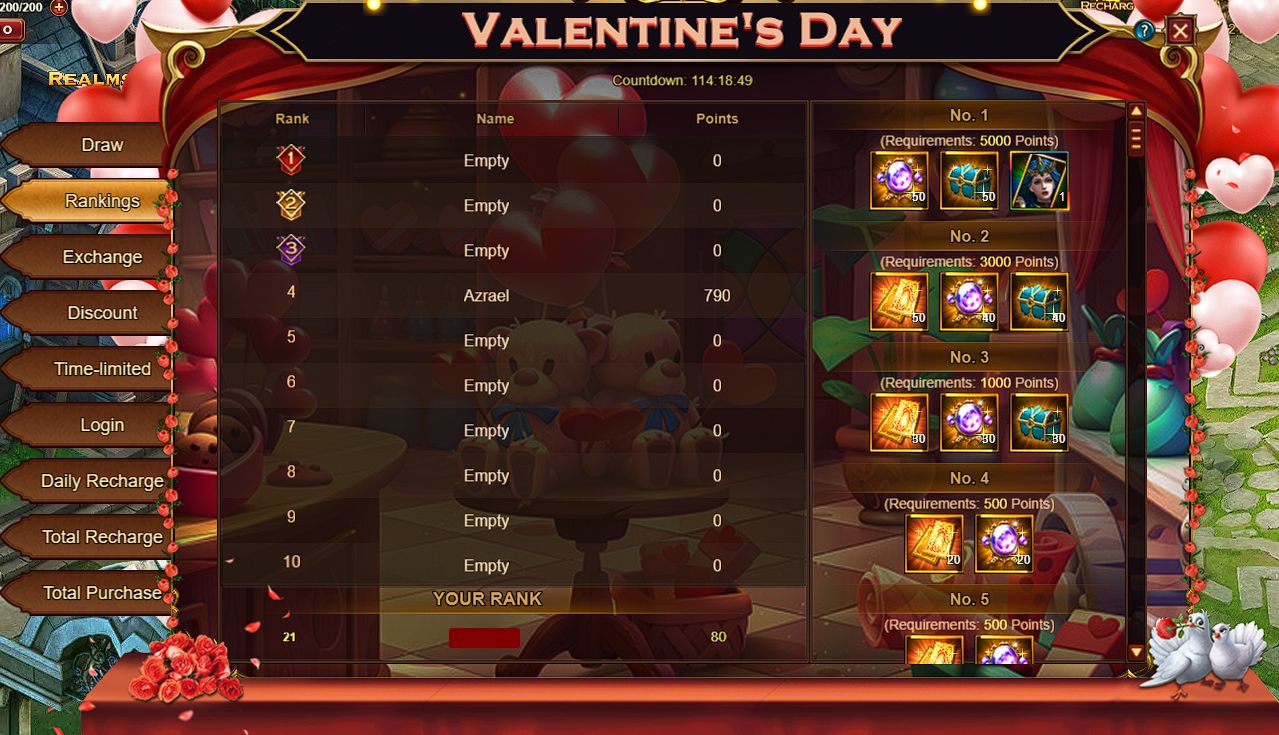Close the Valentine's Day window

[1180, 31]
